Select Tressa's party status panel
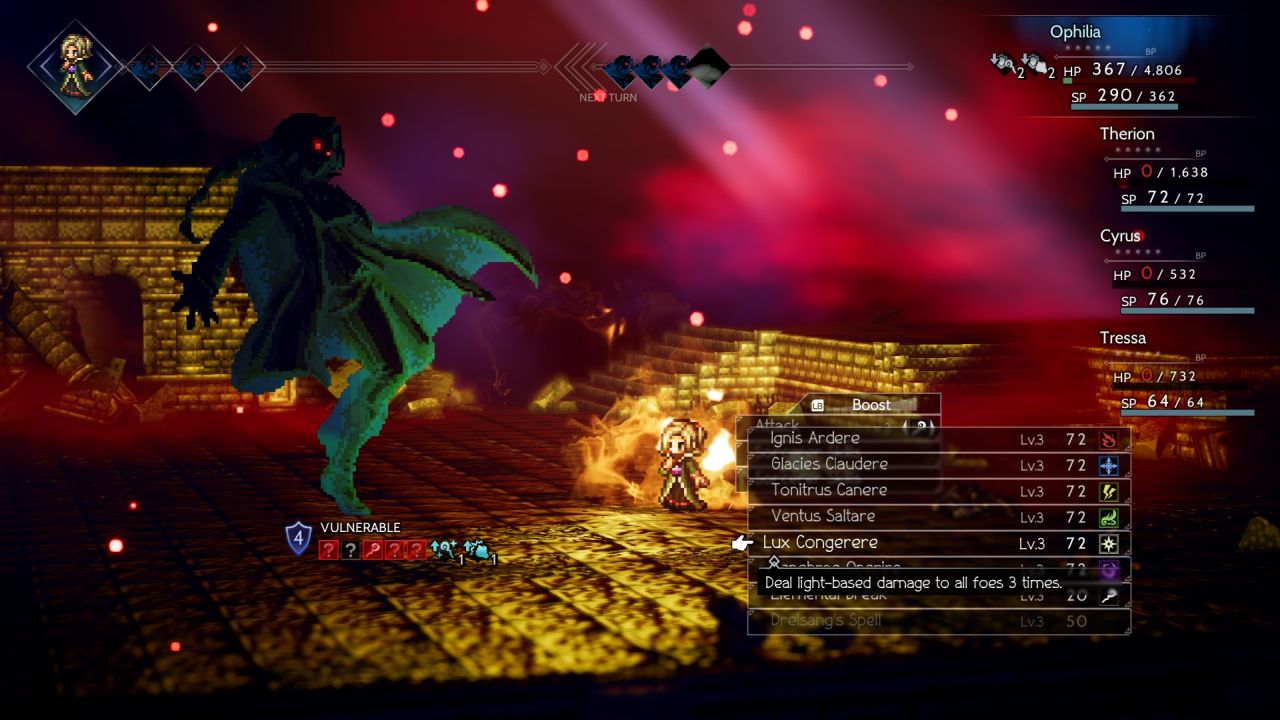The width and height of the screenshot is (1280, 720). (1176, 374)
